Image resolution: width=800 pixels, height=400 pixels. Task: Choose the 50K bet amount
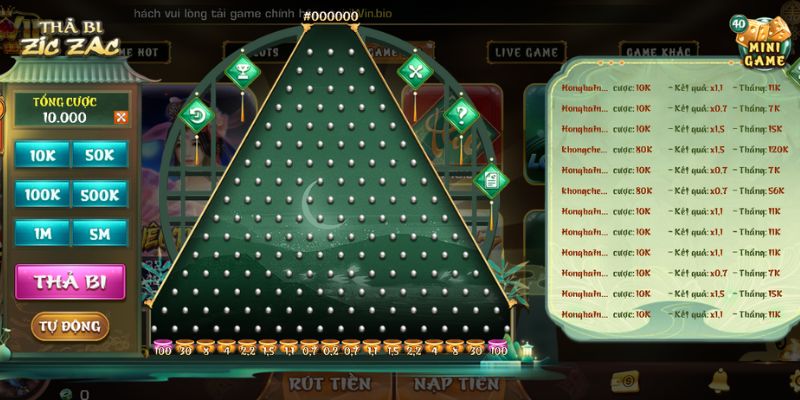pyautogui.click(x=100, y=155)
